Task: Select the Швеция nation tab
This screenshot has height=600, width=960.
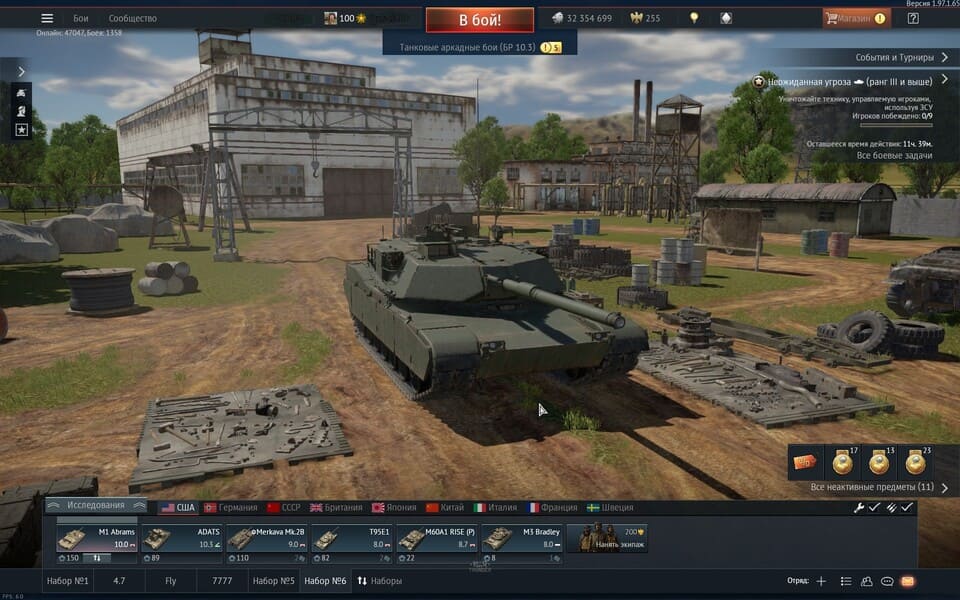Action: point(610,508)
